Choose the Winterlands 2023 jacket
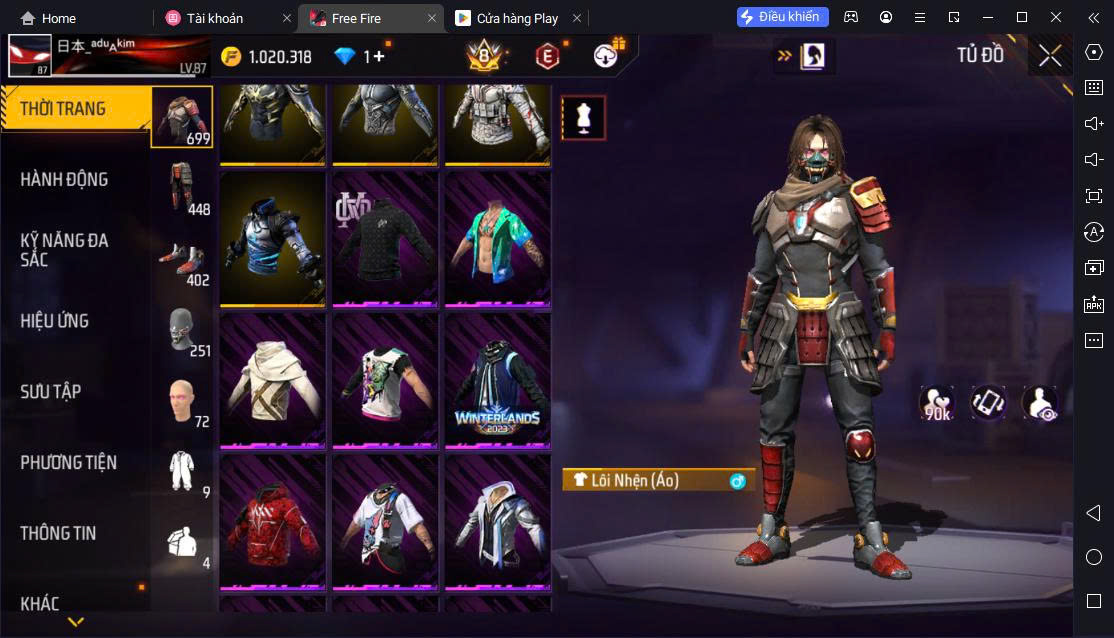The image size is (1114, 638). [497, 381]
